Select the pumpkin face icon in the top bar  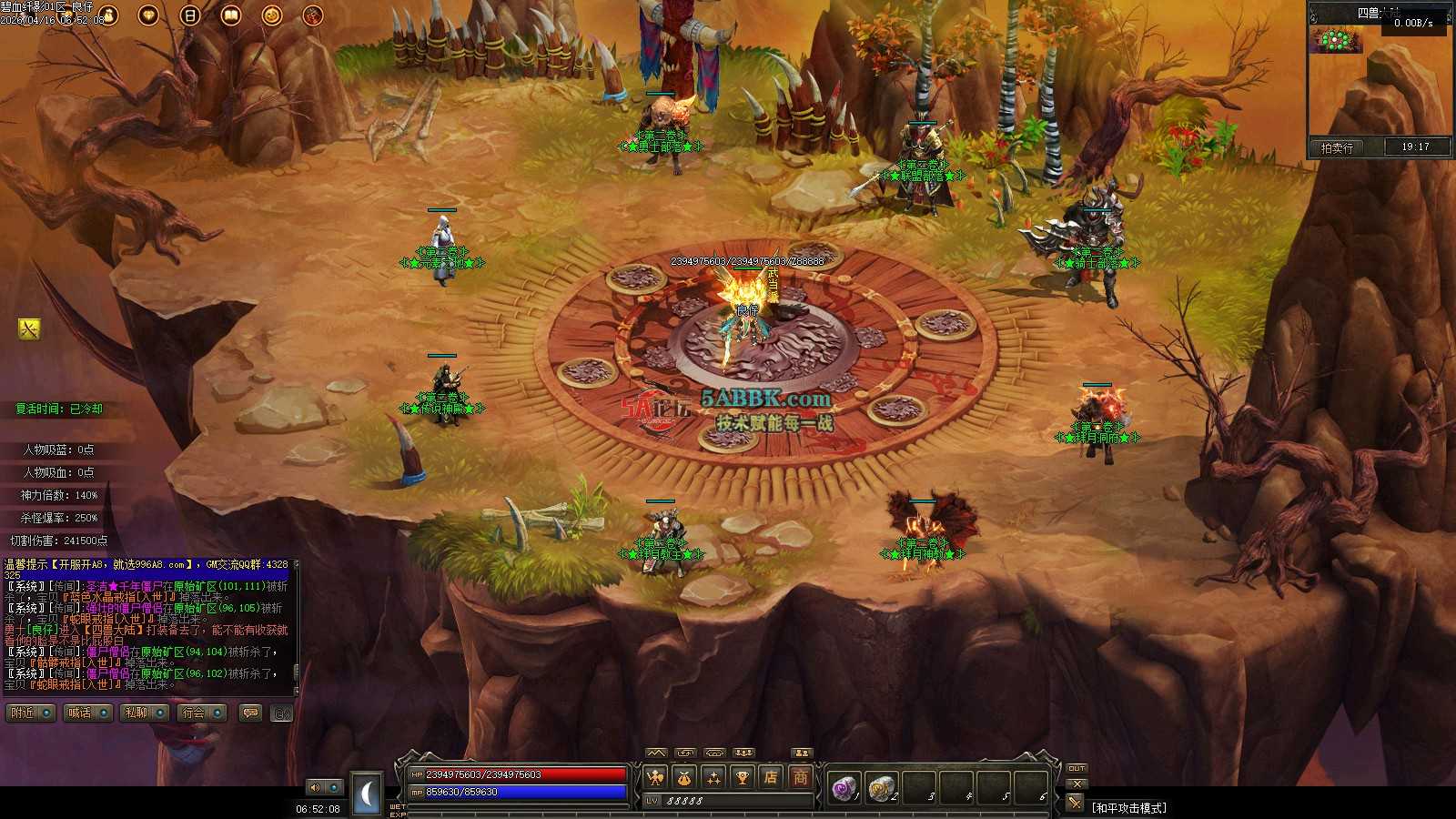272,15
